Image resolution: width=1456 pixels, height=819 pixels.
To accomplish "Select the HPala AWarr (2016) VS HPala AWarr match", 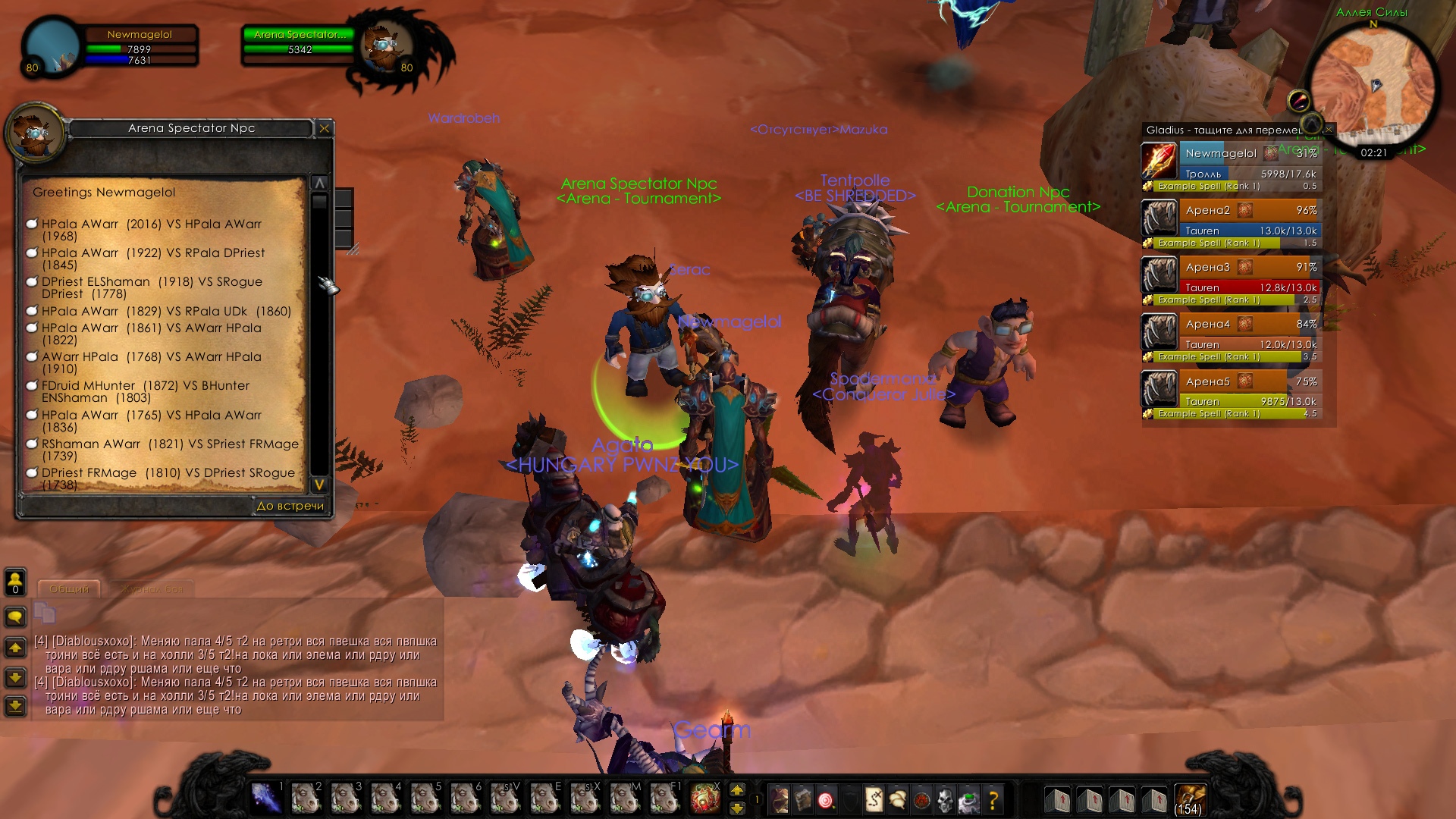I will pos(152,230).
